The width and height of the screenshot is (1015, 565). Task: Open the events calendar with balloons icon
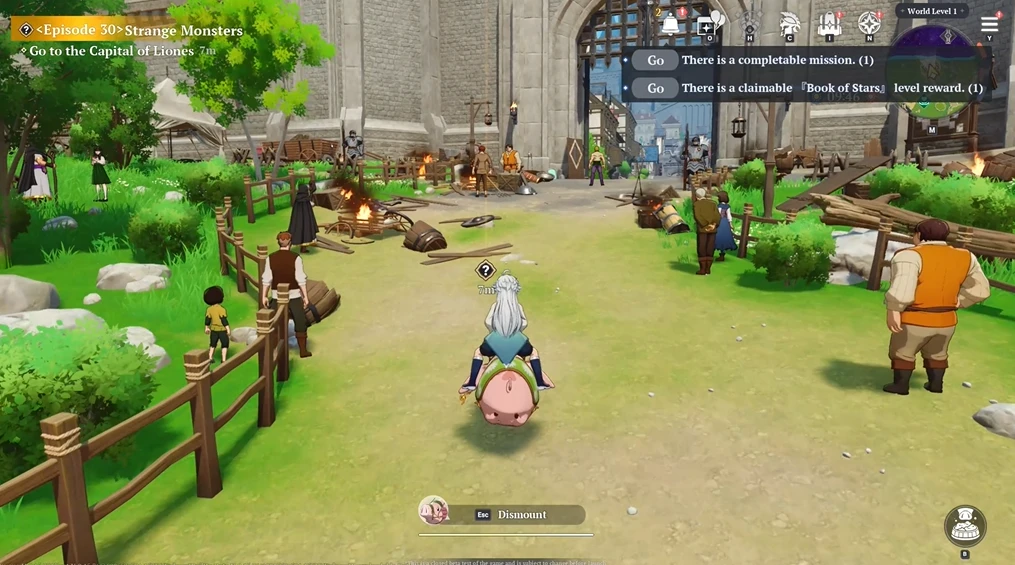[x=709, y=23]
